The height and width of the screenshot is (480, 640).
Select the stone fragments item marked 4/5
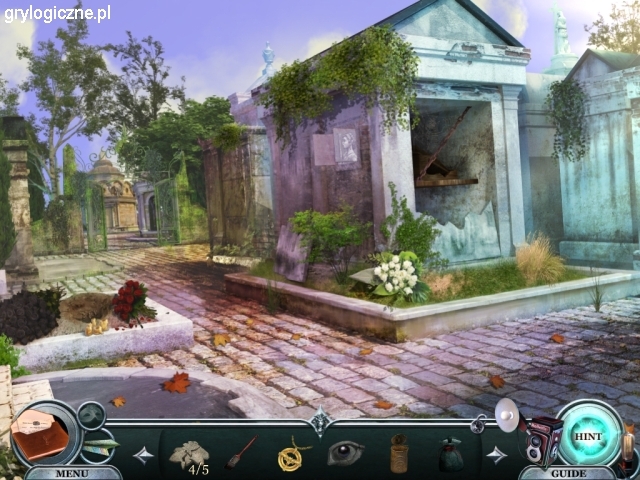click(189, 455)
